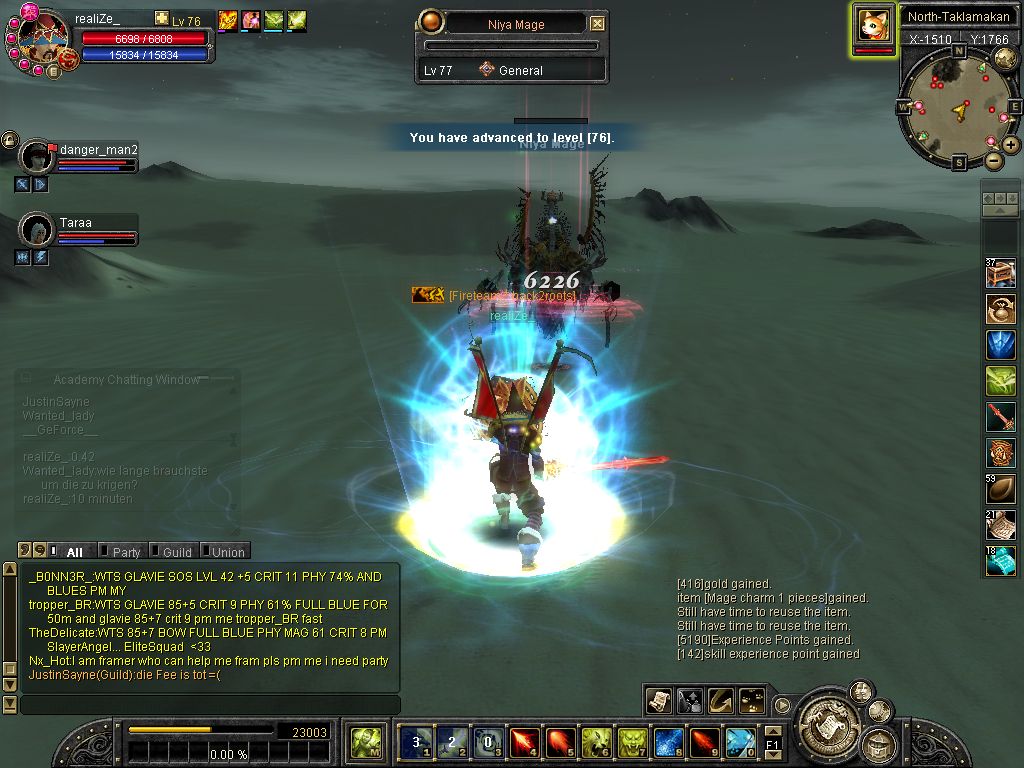This screenshot has height=768, width=1024.
Task: Switch chat to the Party tab
Action: 126,552
